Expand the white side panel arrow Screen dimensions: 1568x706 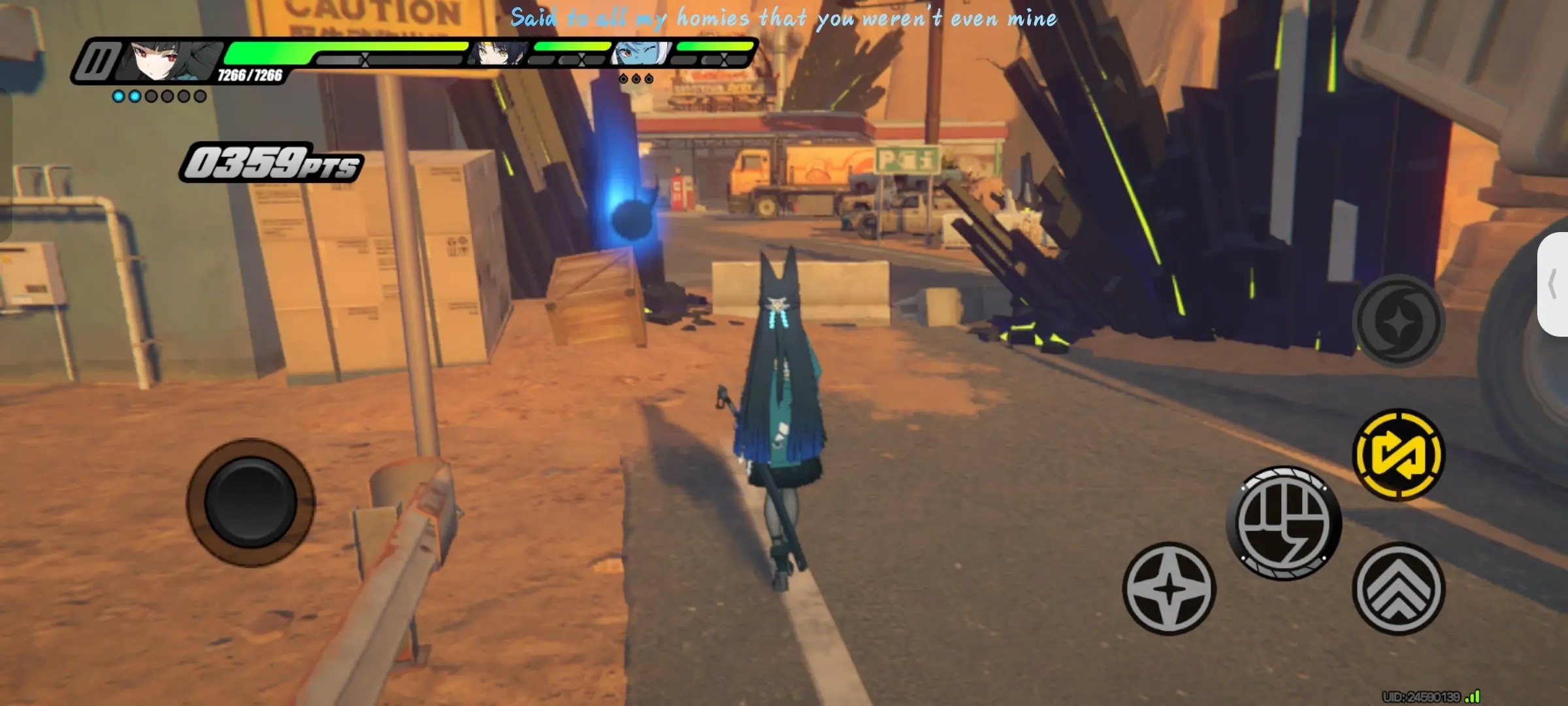1554,284
